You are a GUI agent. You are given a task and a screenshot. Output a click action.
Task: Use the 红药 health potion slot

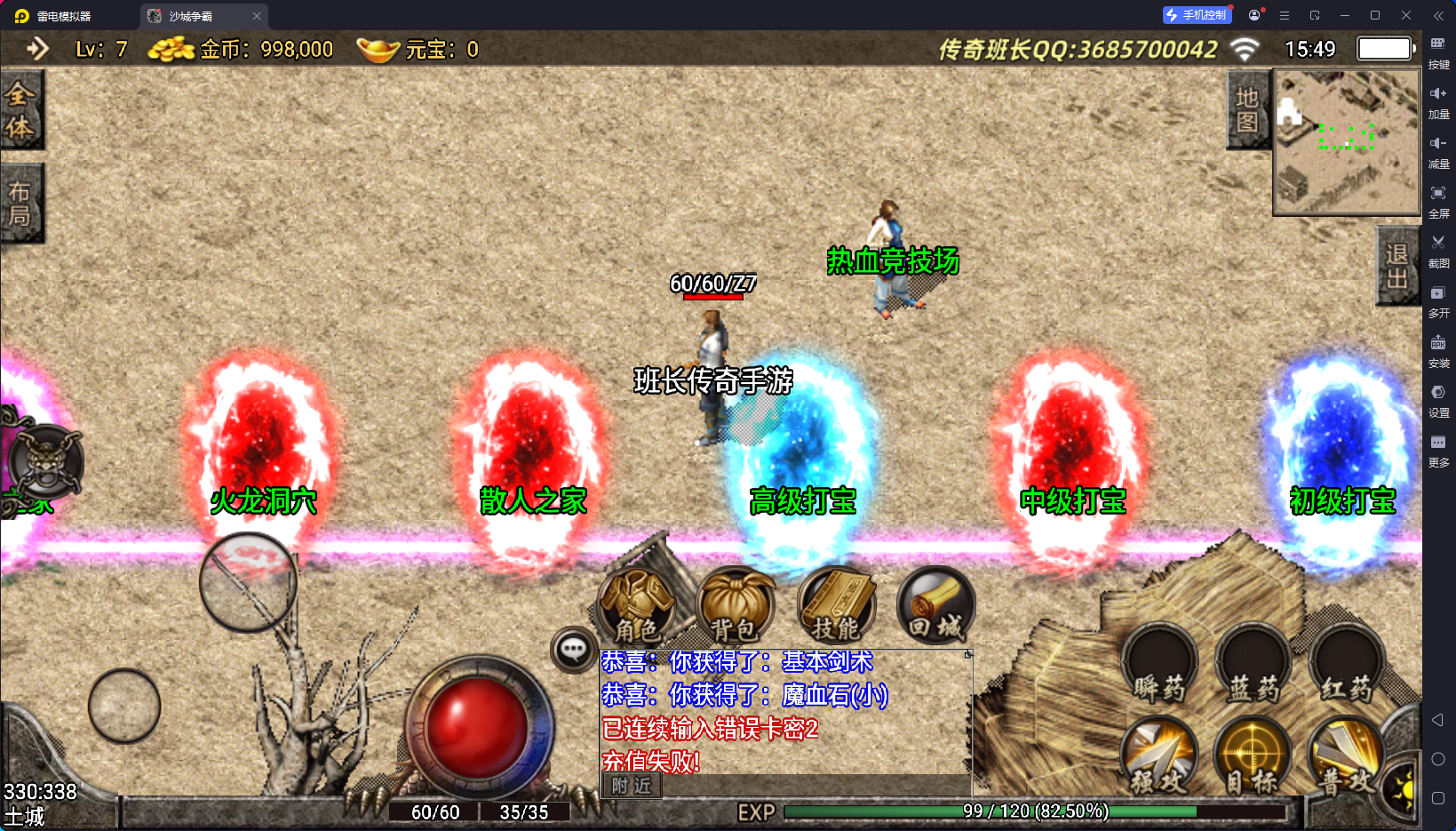[1347, 666]
